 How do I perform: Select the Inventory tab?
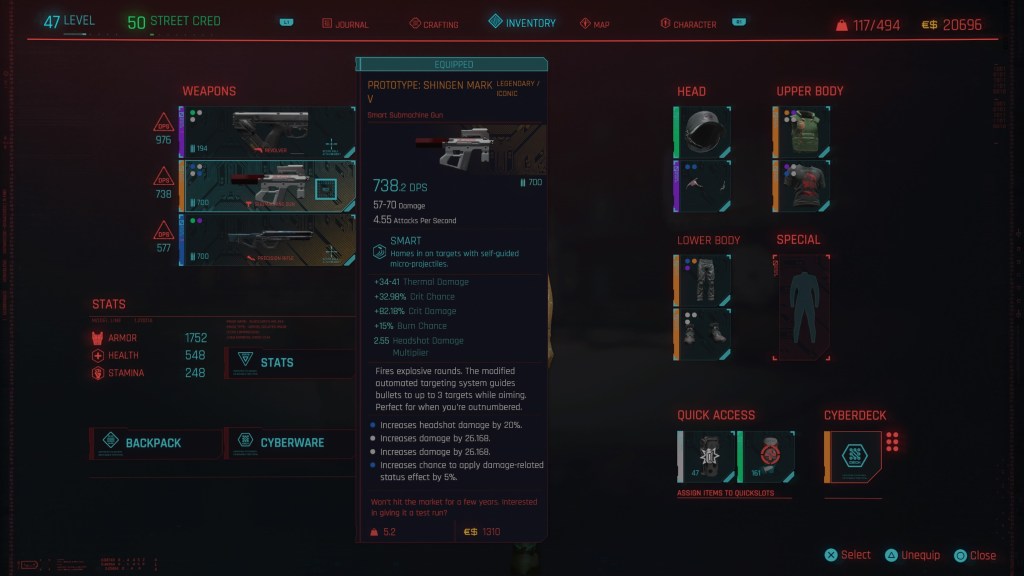(522, 23)
